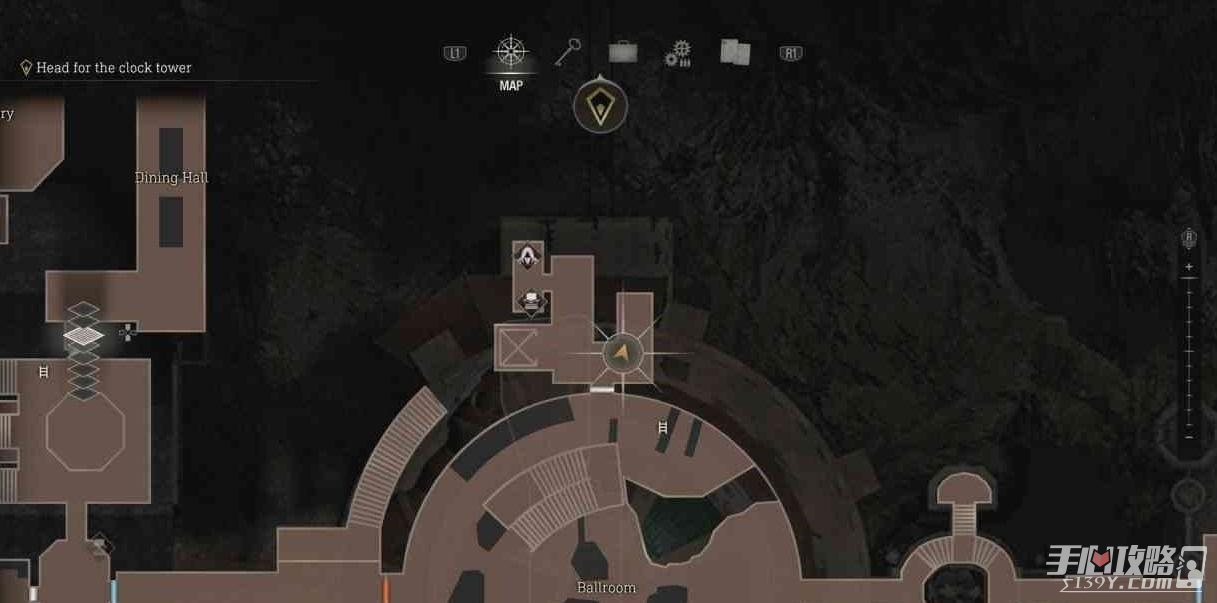Click the gold objective marker badge

600,106
